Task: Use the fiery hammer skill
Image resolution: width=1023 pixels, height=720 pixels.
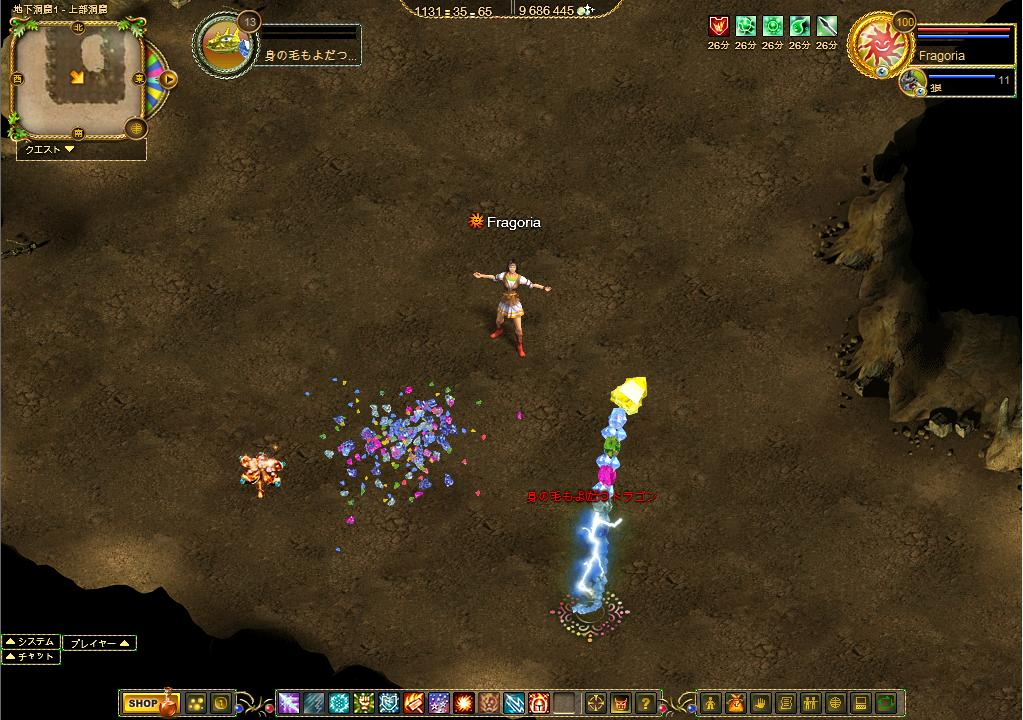Action: [x=413, y=703]
